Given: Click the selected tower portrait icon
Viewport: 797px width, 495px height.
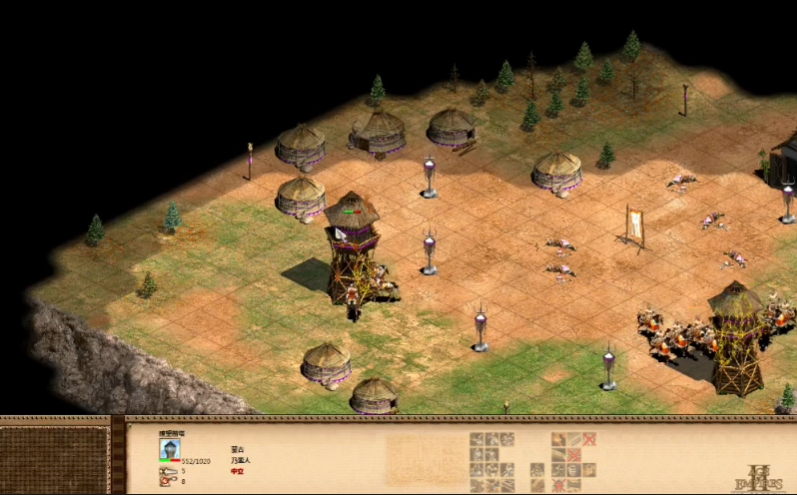Looking at the screenshot, I should (170, 449).
